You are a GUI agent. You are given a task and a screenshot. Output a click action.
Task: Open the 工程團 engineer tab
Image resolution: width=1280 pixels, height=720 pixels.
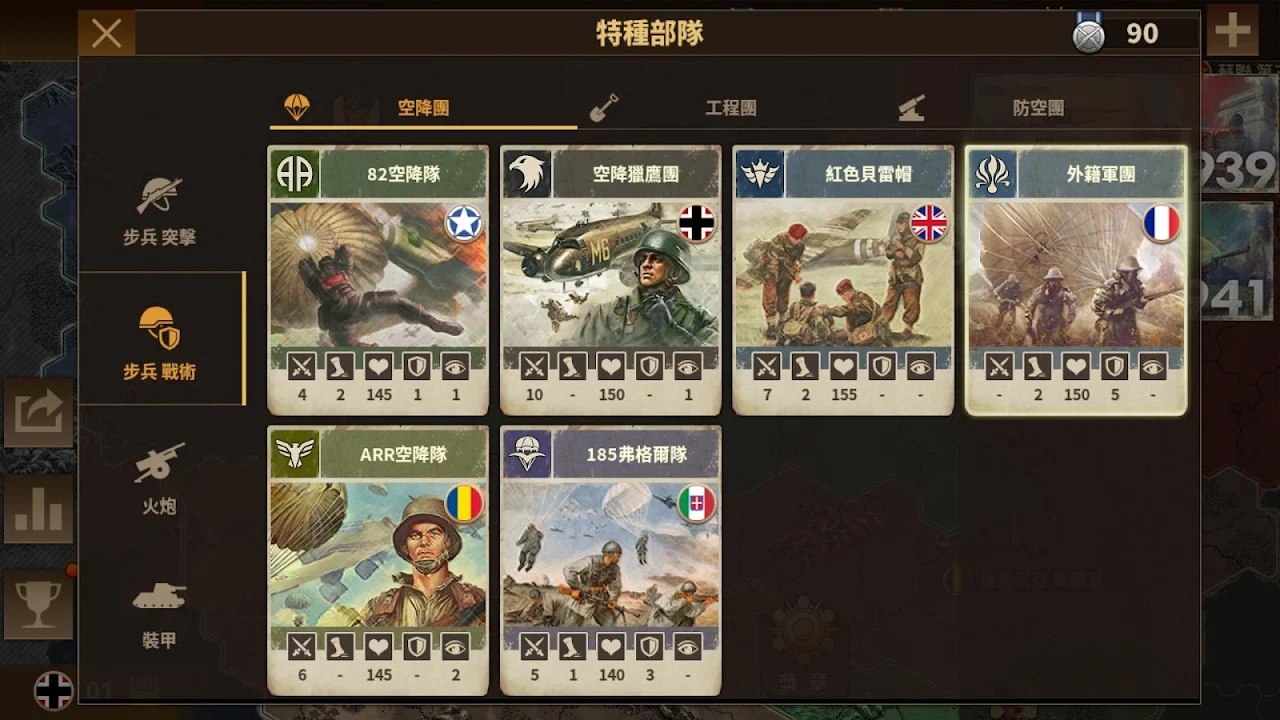pos(730,108)
